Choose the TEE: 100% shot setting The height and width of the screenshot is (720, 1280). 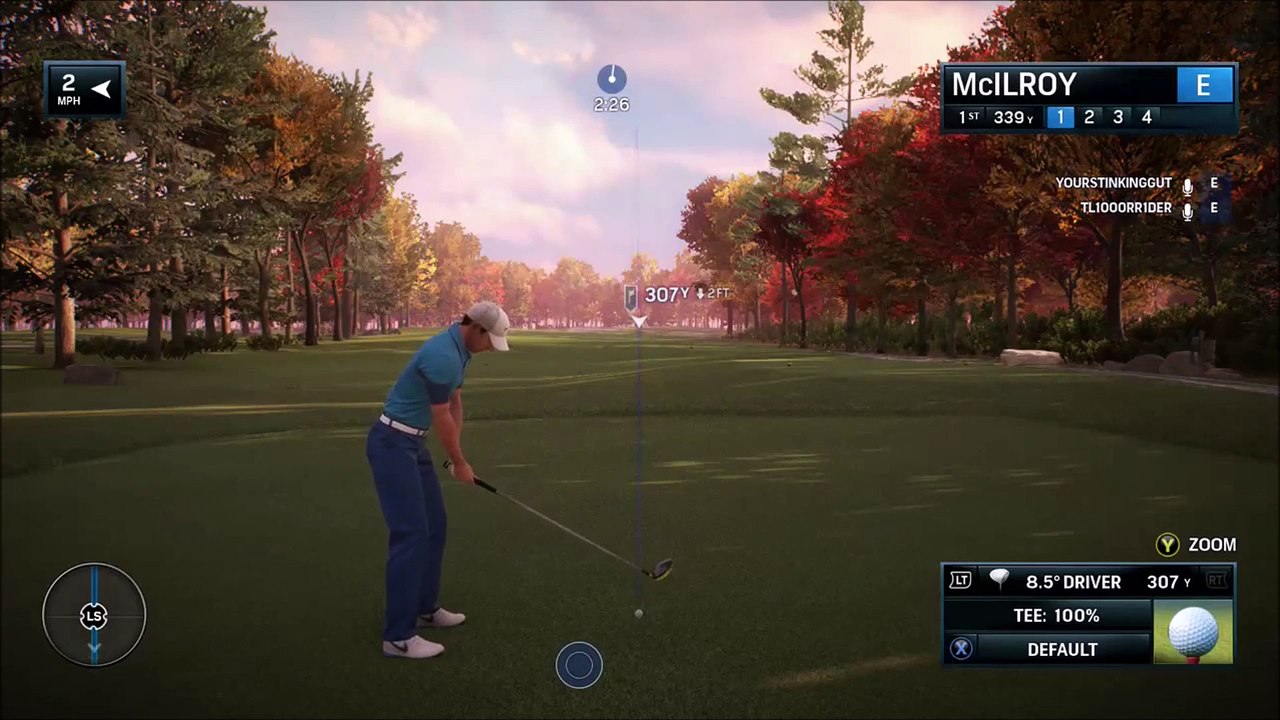pos(1056,615)
